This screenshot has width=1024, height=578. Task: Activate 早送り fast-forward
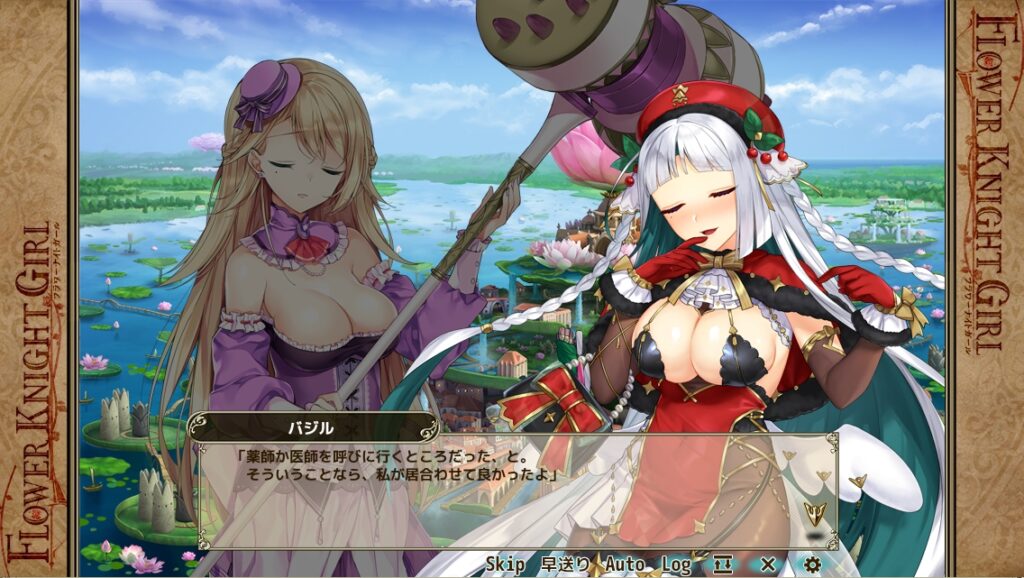[565, 565]
